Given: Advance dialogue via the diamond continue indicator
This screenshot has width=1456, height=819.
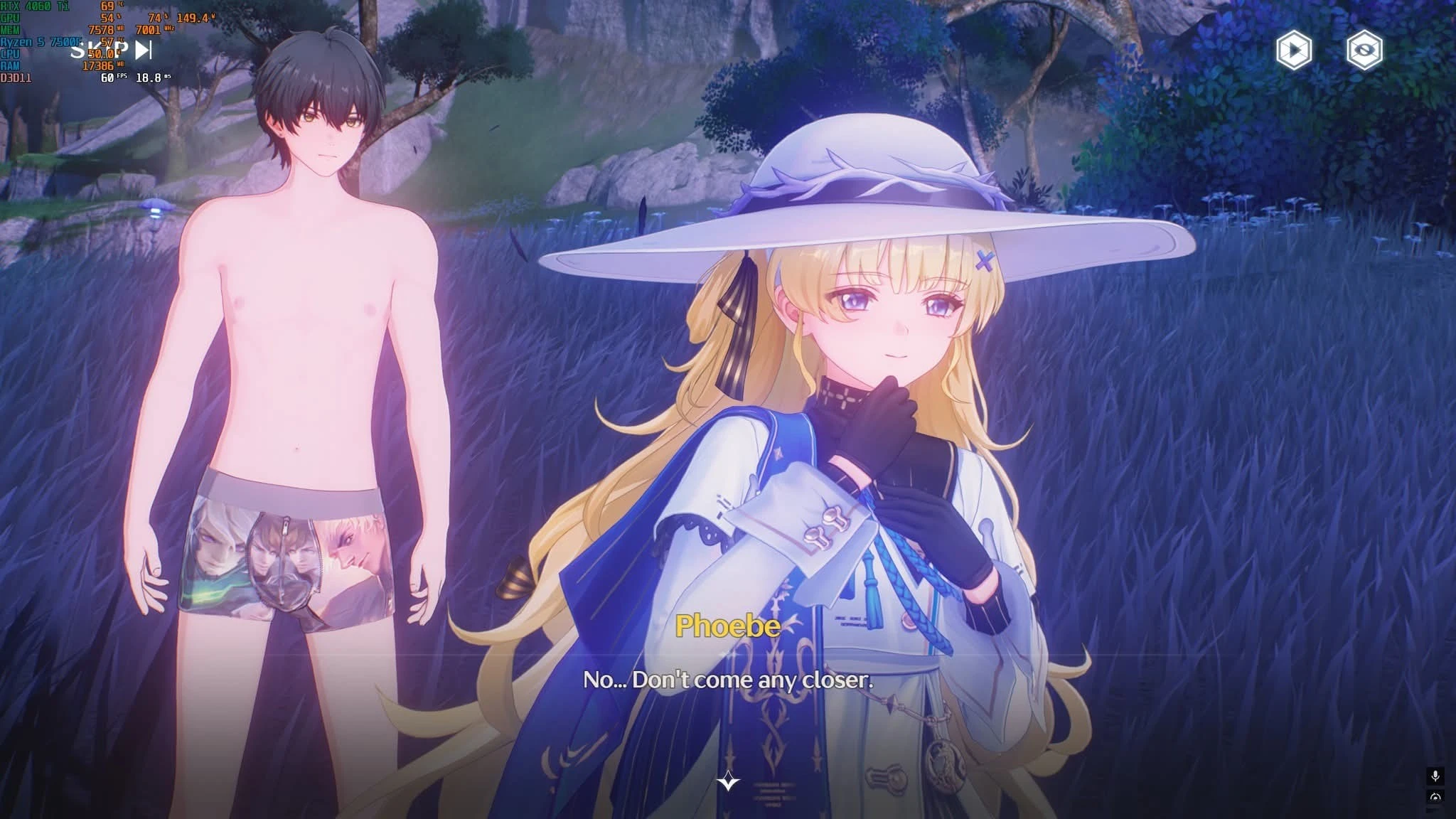Looking at the screenshot, I should [x=728, y=782].
